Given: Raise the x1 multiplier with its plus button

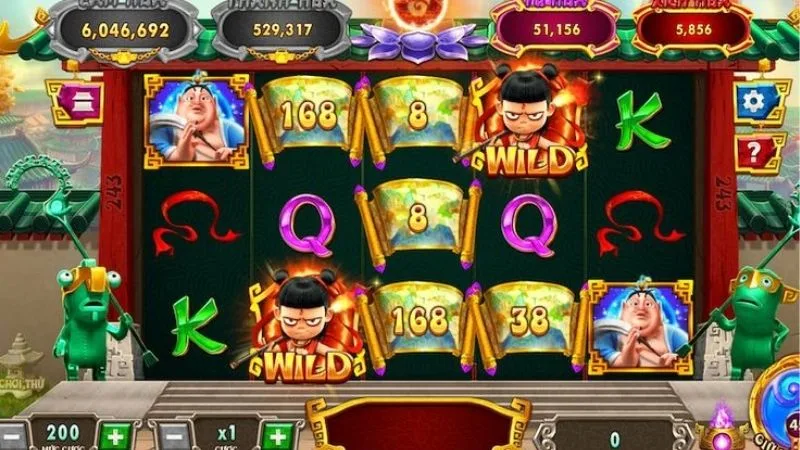Looking at the screenshot, I should [280, 437].
